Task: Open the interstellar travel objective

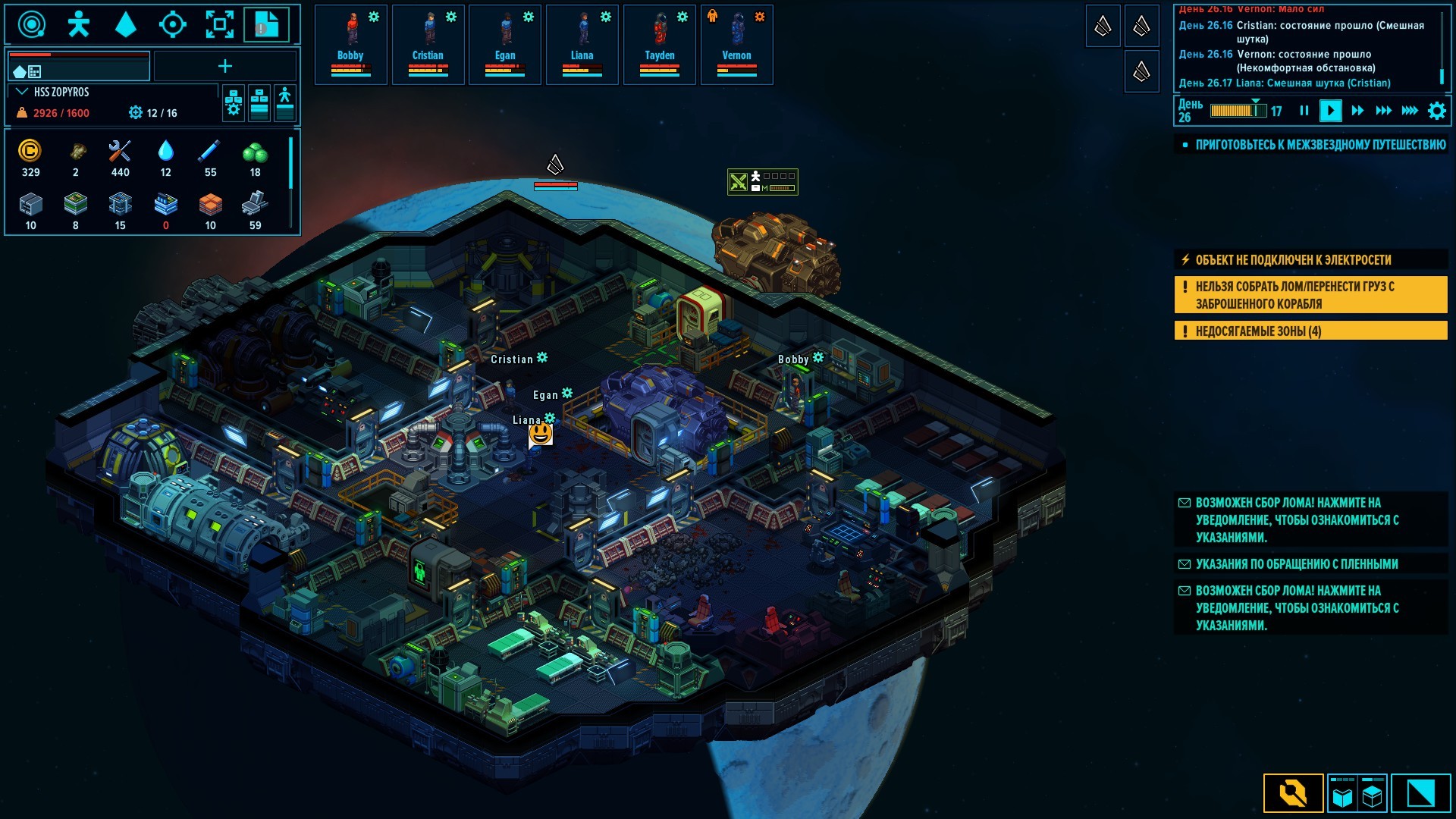Action: click(1319, 145)
